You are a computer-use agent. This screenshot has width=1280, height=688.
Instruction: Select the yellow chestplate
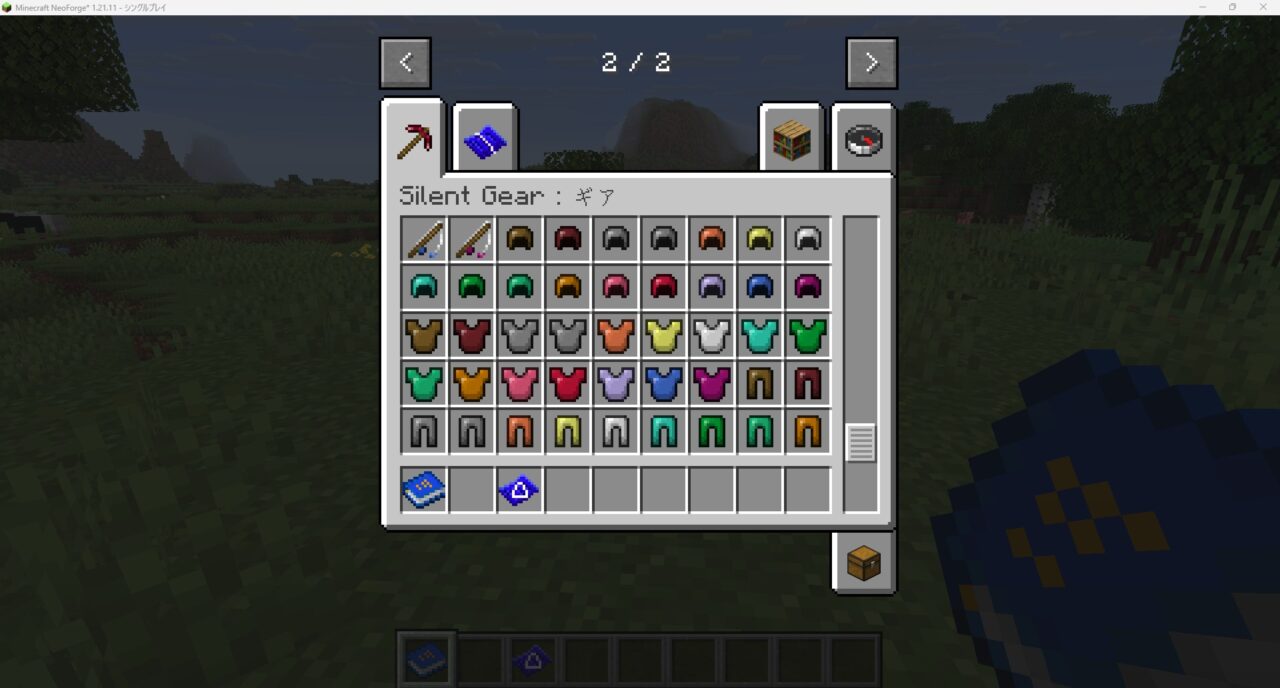pos(663,335)
